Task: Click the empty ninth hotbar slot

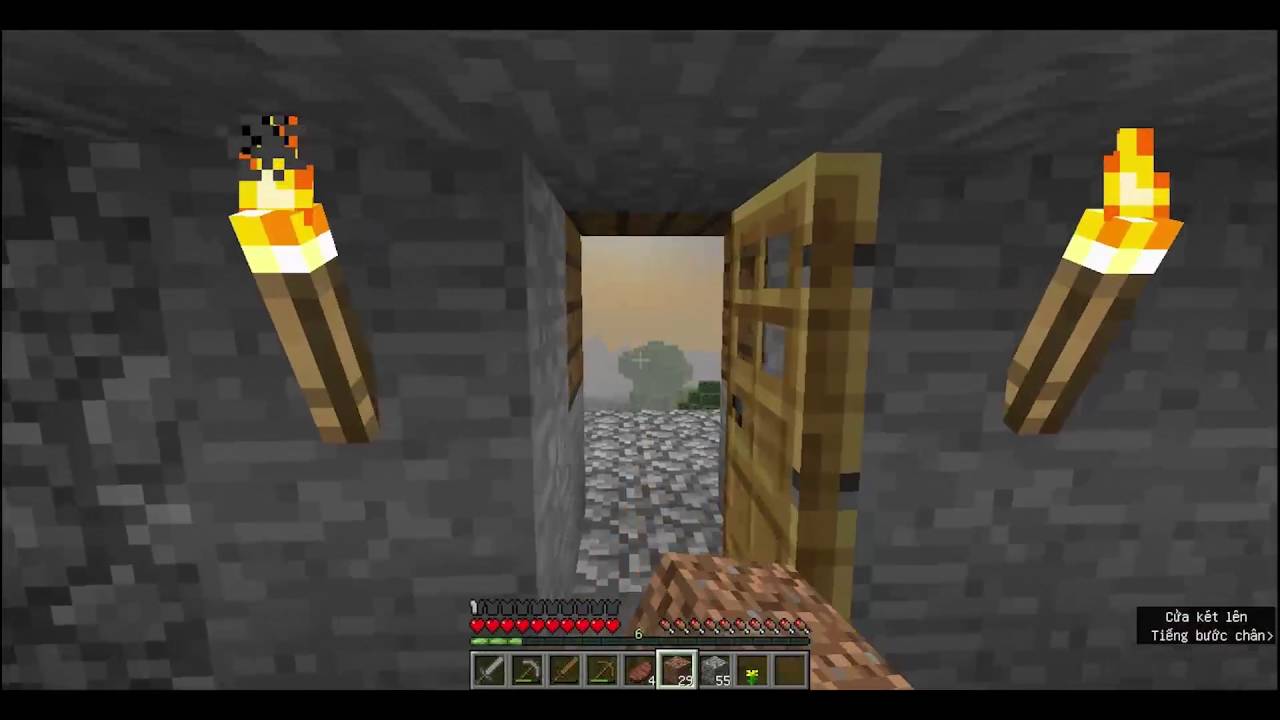Action: pos(788,668)
